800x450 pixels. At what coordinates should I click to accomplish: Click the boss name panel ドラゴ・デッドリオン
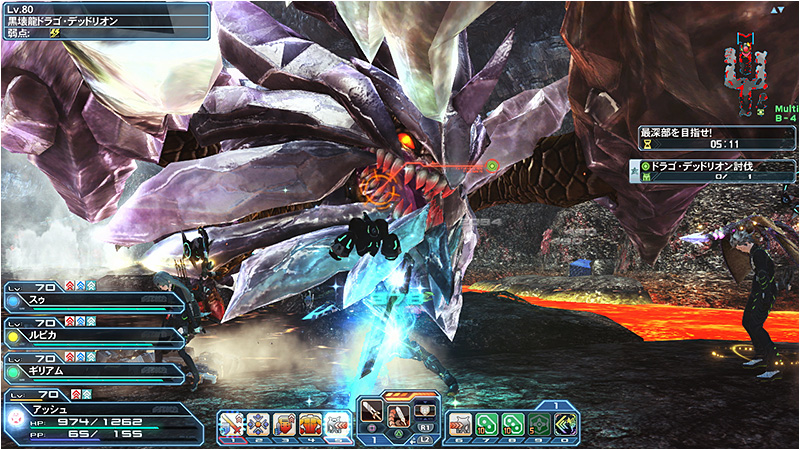[x=105, y=20]
